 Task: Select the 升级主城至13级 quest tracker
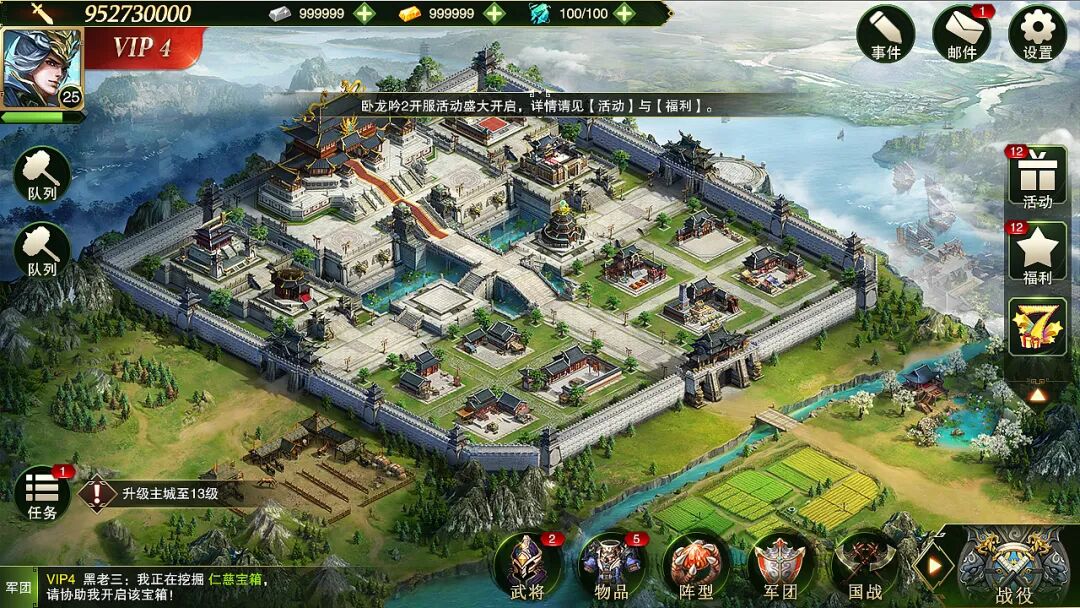165,493
